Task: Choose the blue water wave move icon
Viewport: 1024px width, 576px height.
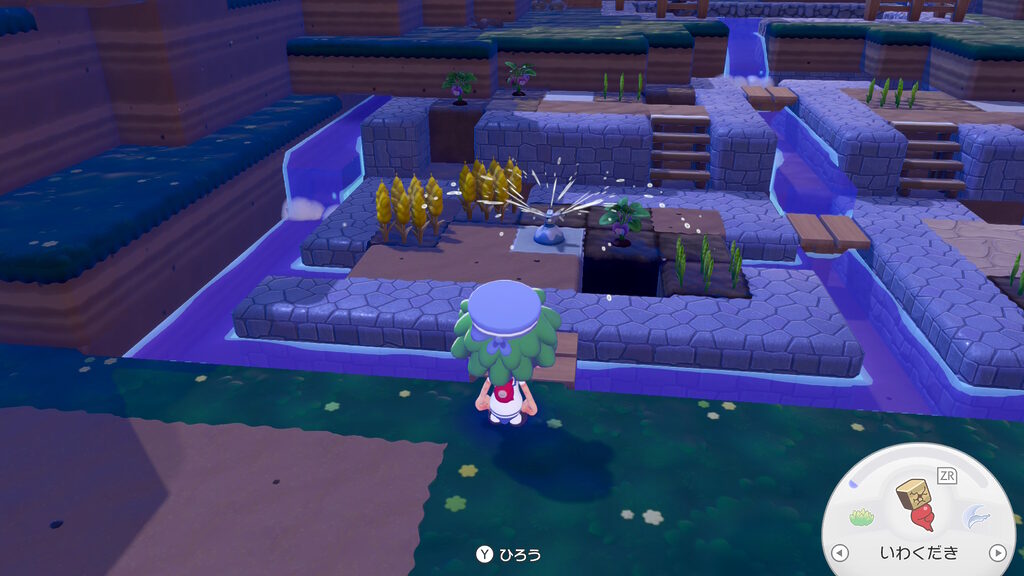Action: [975, 517]
